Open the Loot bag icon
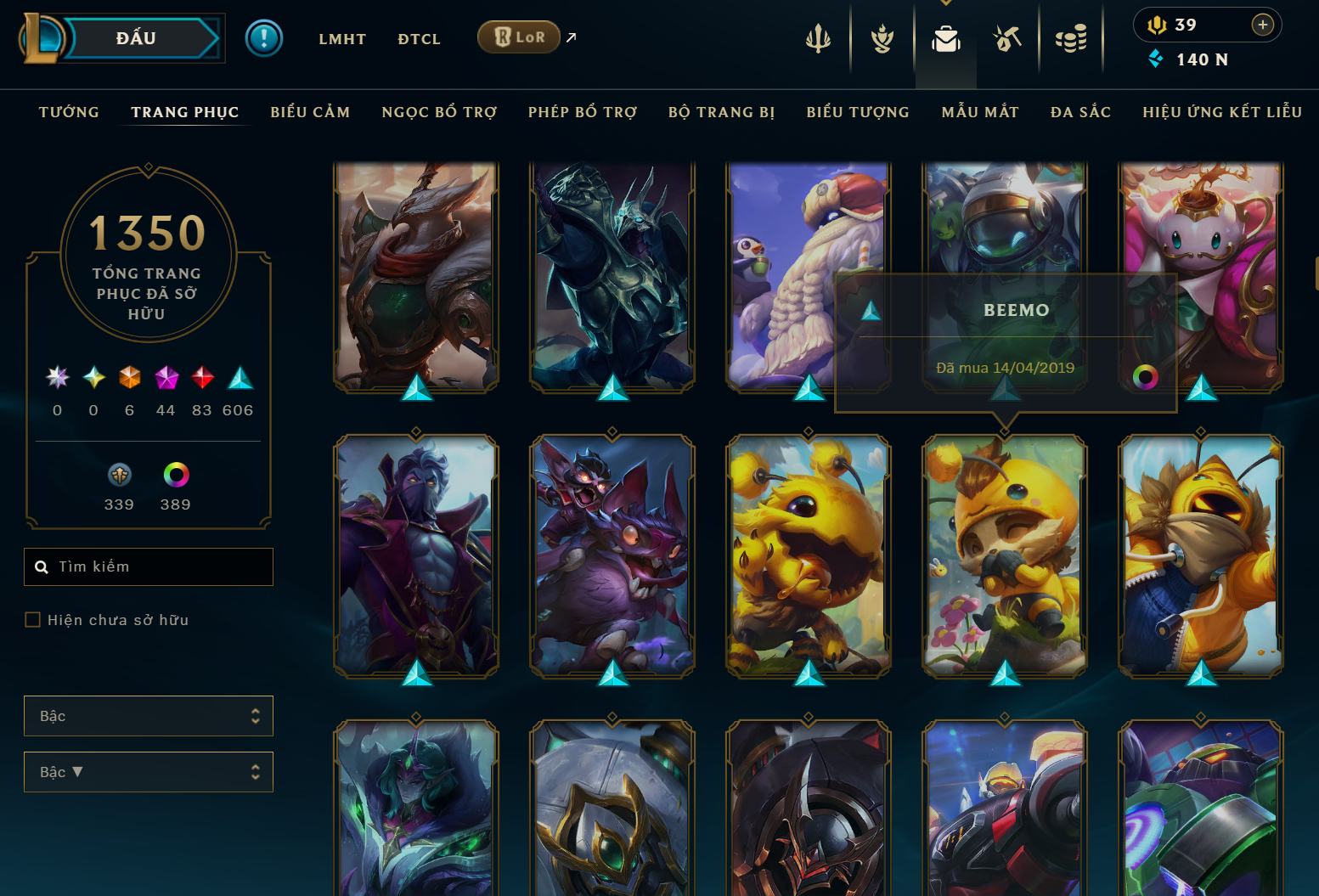Screen dimensions: 1319x896 (x=945, y=37)
